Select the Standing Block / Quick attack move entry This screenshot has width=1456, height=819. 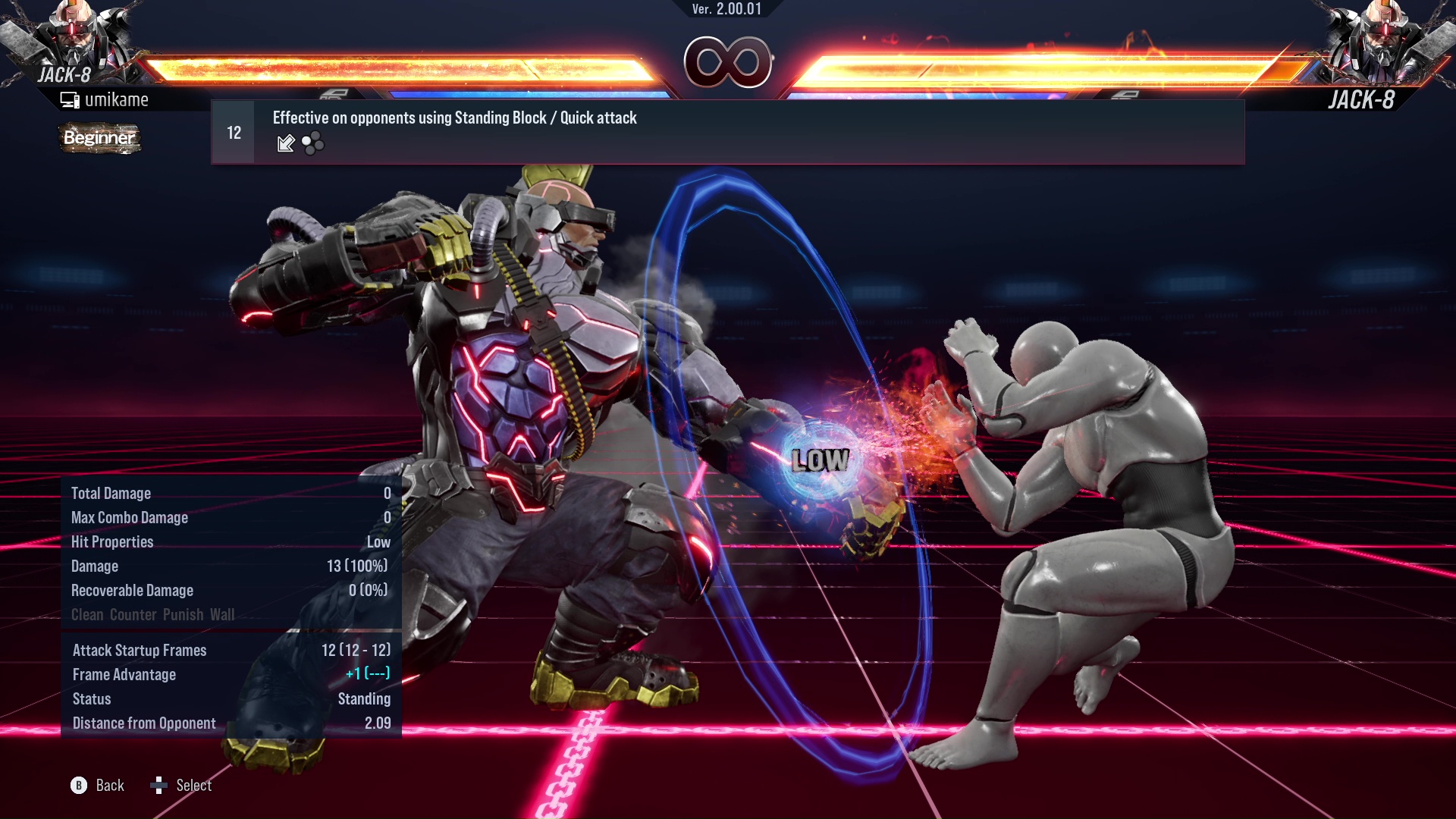click(x=726, y=132)
